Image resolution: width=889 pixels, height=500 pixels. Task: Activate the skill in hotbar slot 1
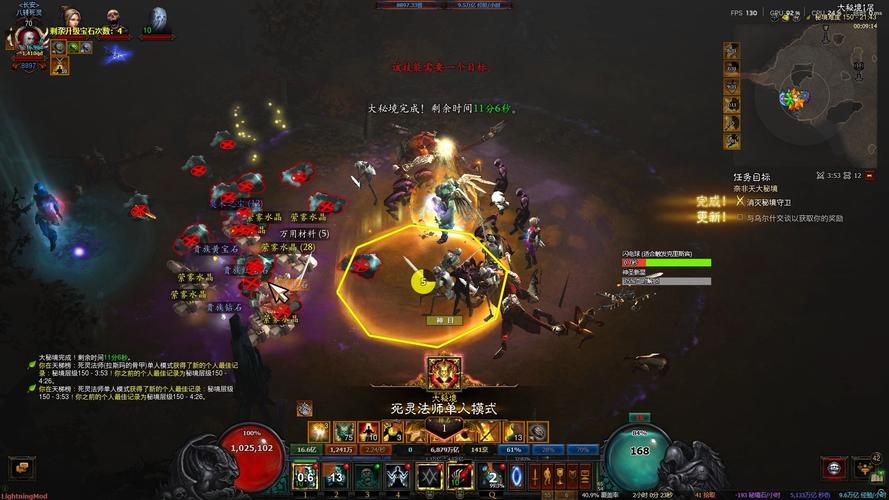[x=305, y=475]
